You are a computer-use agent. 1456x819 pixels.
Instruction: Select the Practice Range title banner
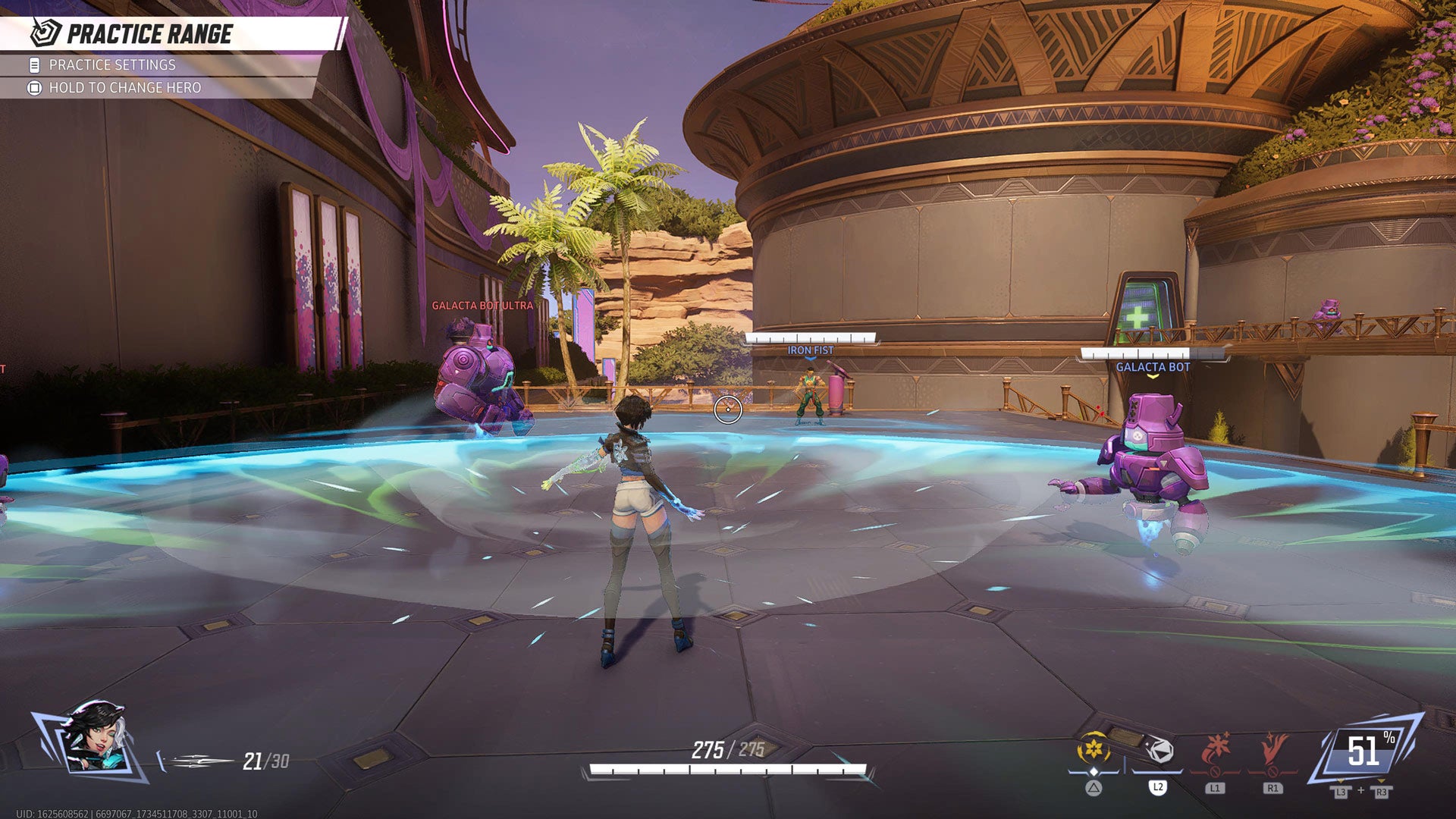(152, 33)
